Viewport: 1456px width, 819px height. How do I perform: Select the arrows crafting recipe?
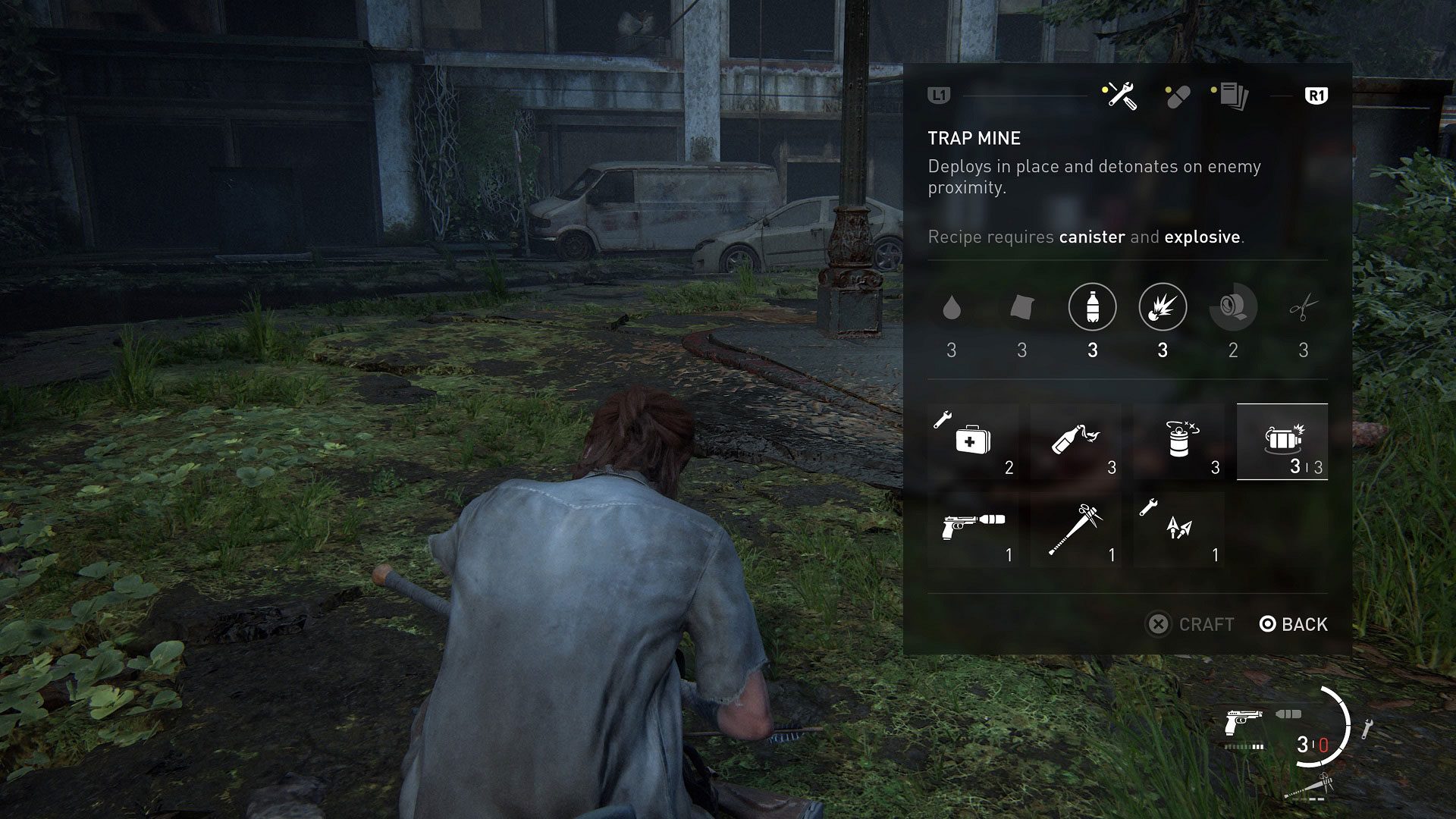[1179, 529]
